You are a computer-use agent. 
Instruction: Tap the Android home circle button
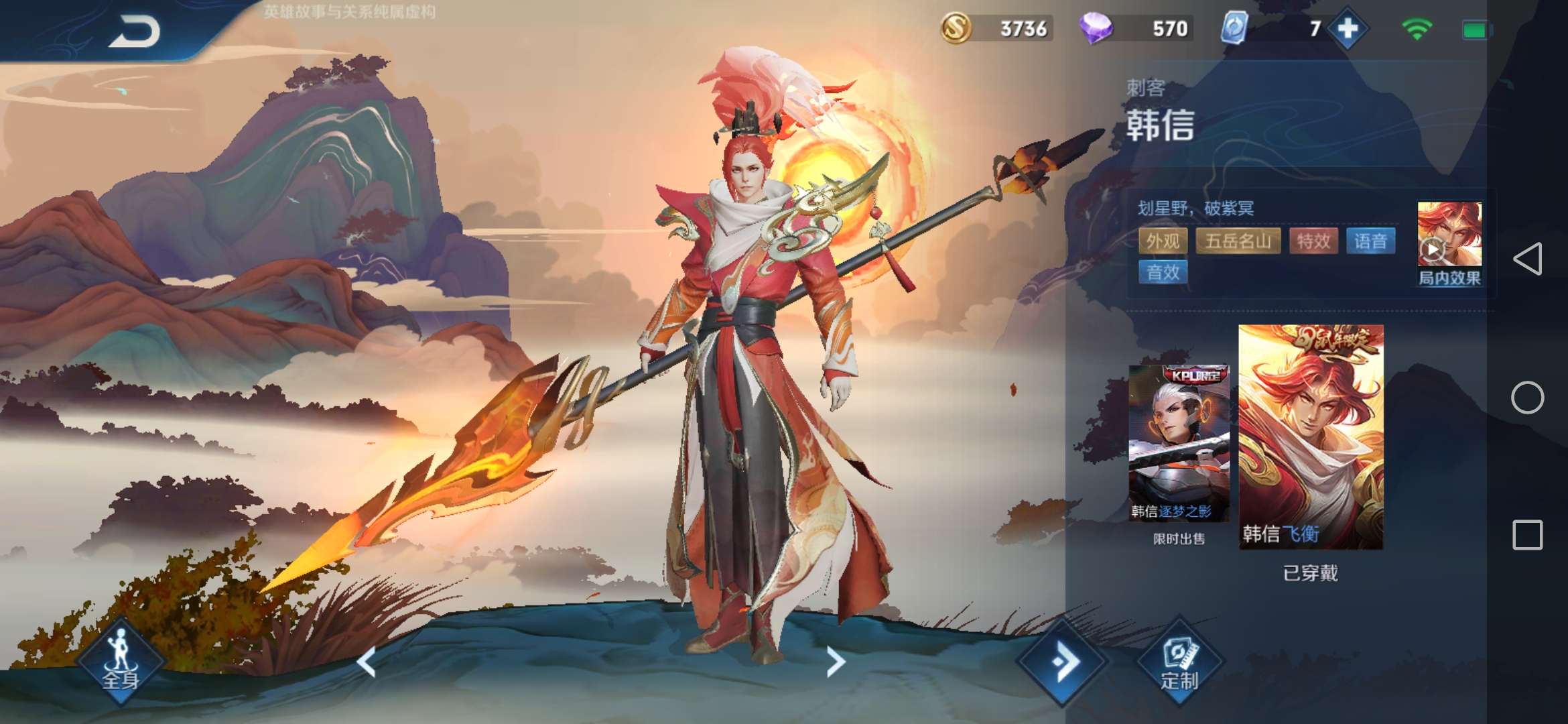(1527, 398)
